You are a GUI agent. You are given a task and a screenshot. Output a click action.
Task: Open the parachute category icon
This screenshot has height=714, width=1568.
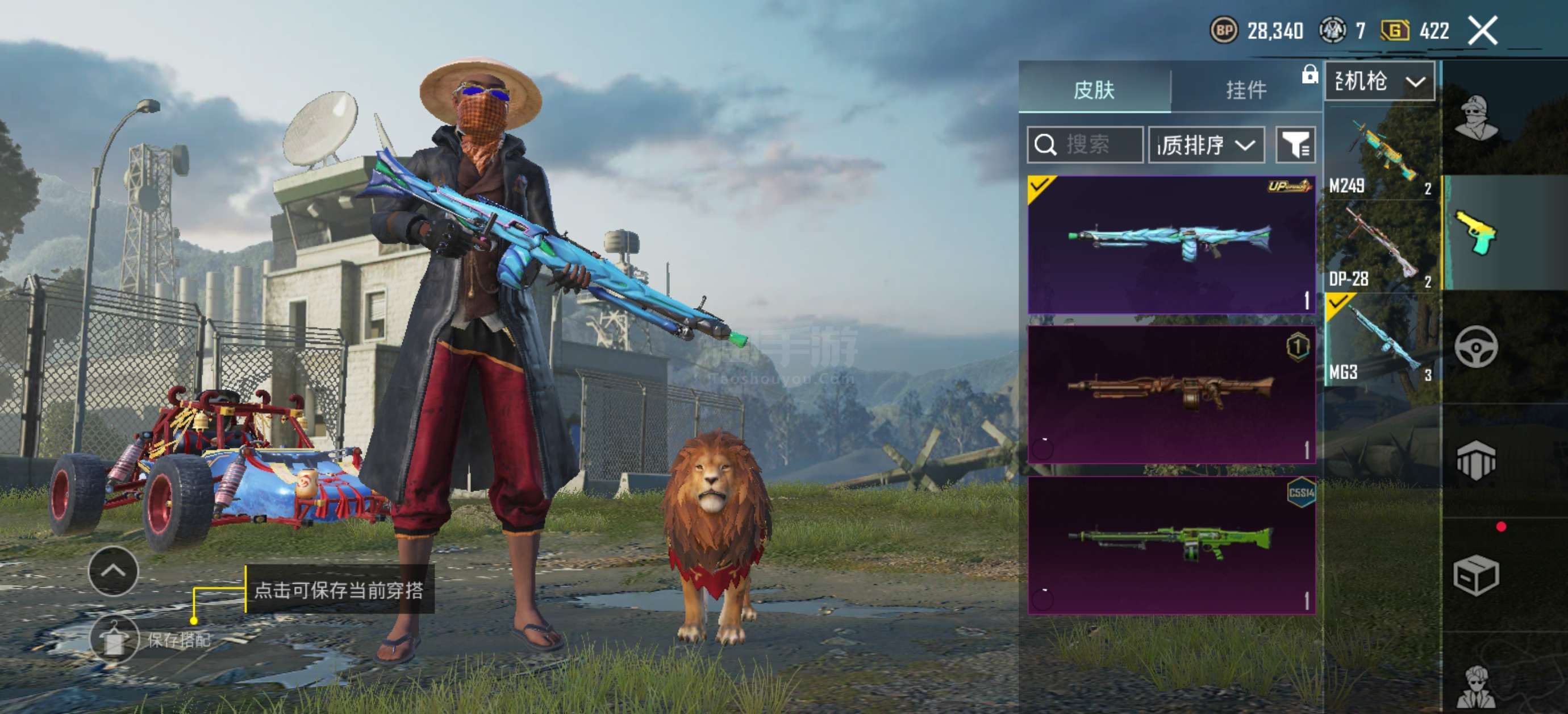pos(1476,460)
